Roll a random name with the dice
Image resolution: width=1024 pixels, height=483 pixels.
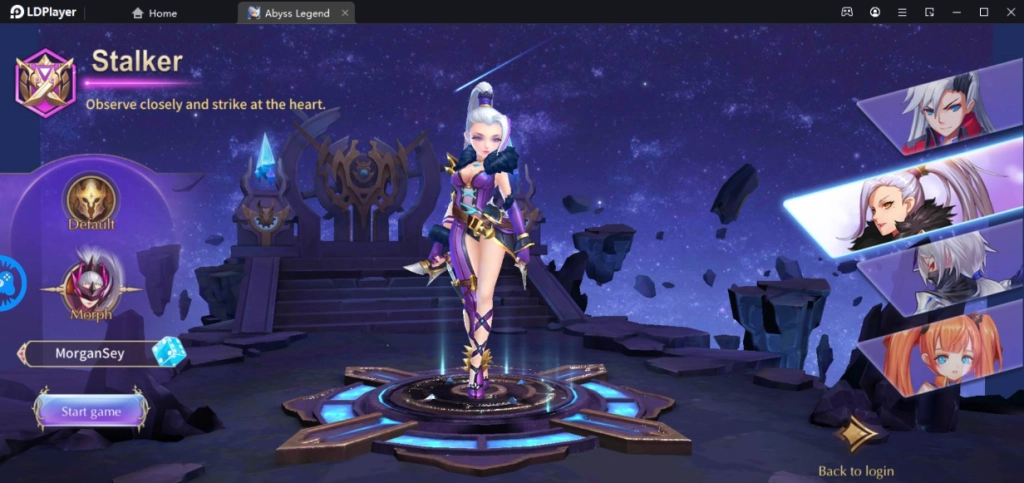167,352
